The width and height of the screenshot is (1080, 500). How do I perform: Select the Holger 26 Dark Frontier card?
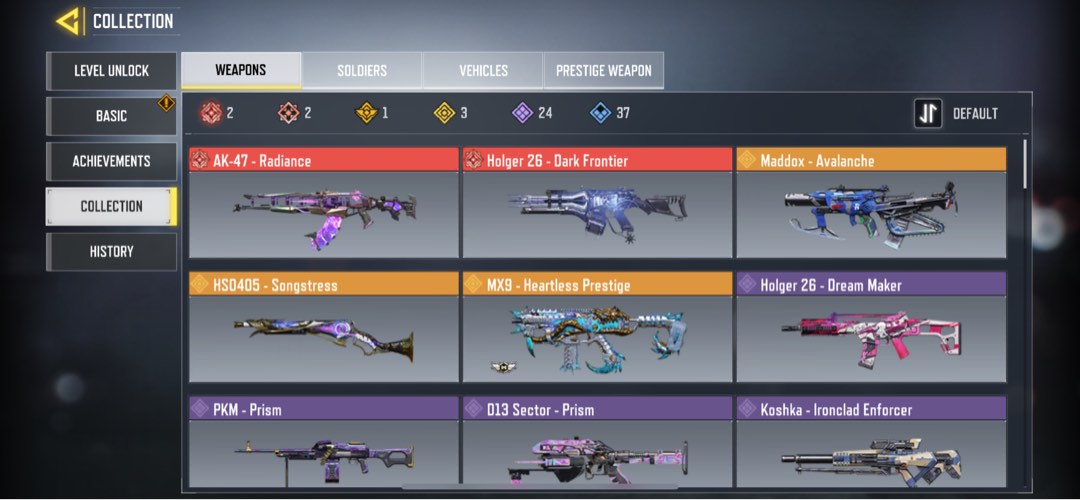click(x=597, y=203)
